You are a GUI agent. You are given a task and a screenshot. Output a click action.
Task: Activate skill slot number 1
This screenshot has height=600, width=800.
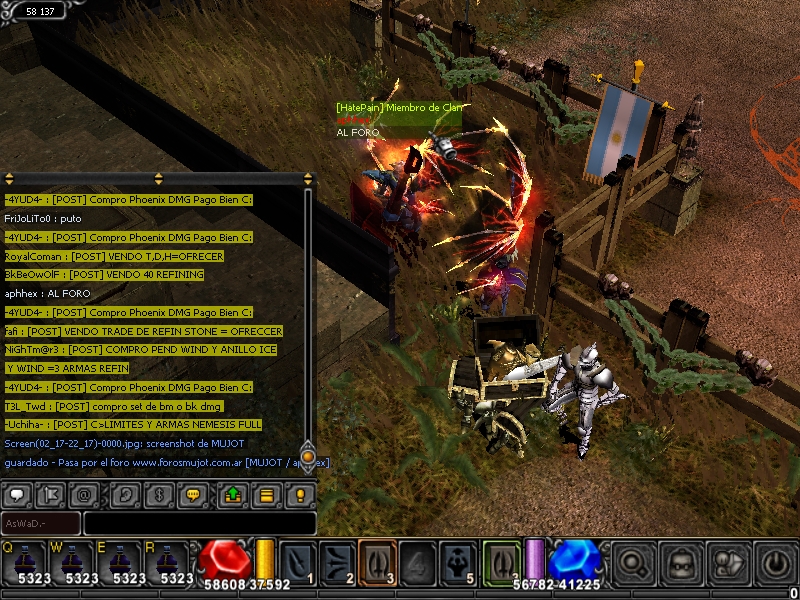coord(300,562)
